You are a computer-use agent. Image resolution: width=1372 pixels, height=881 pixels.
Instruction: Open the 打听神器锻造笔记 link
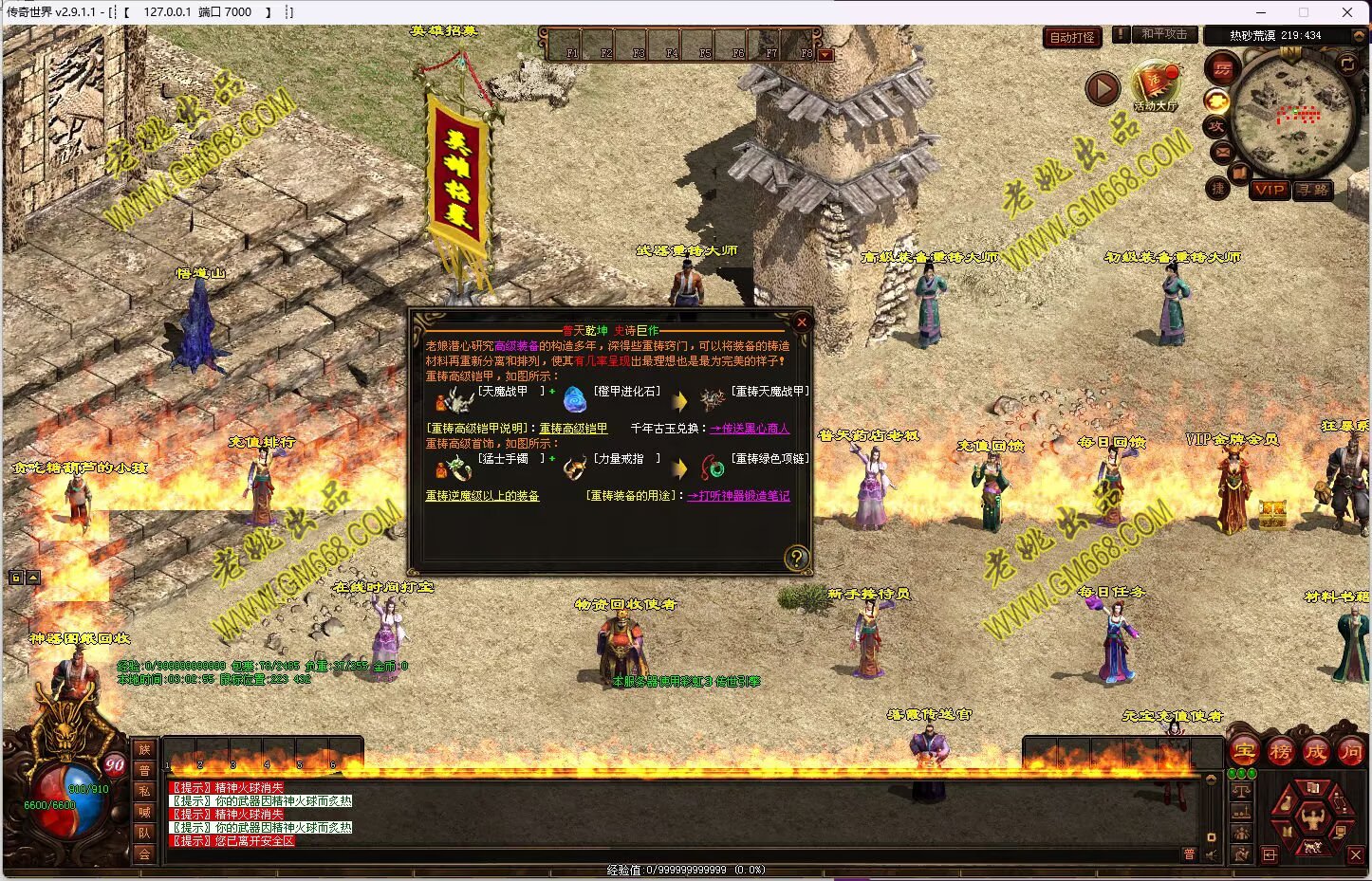click(738, 496)
